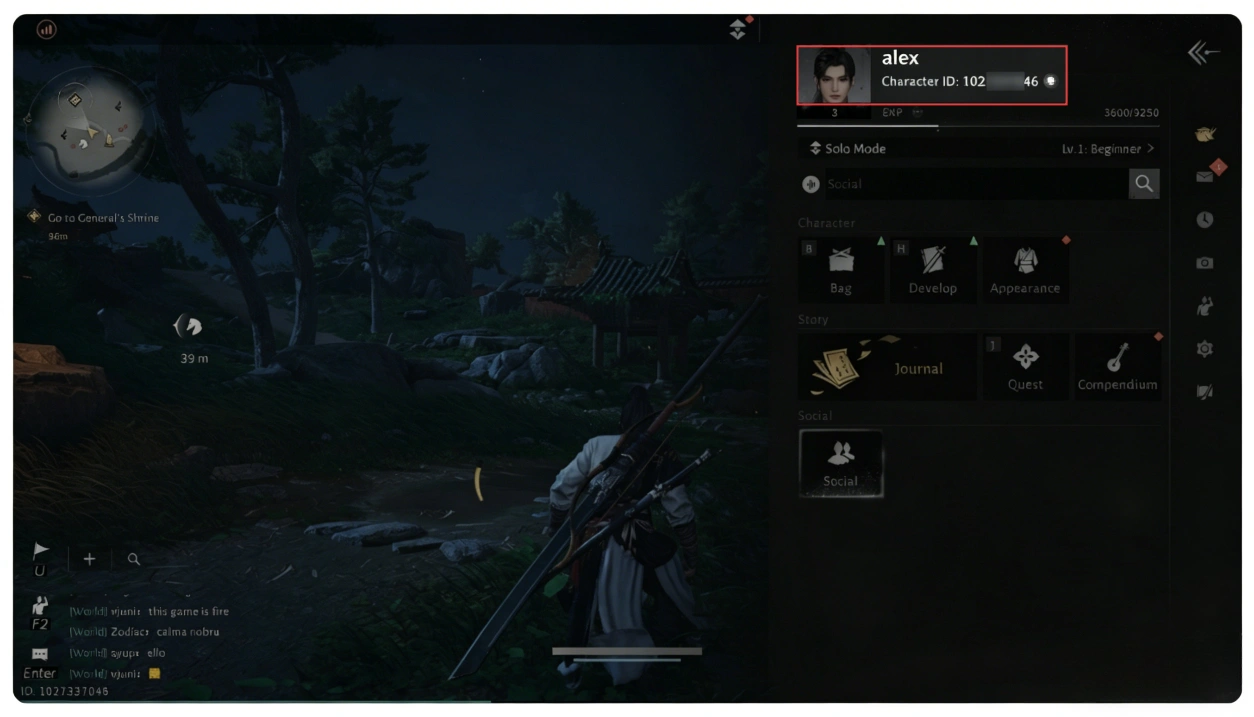Open settings gear icon
Viewport: 1254px width, 717px height.
click(1205, 349)
